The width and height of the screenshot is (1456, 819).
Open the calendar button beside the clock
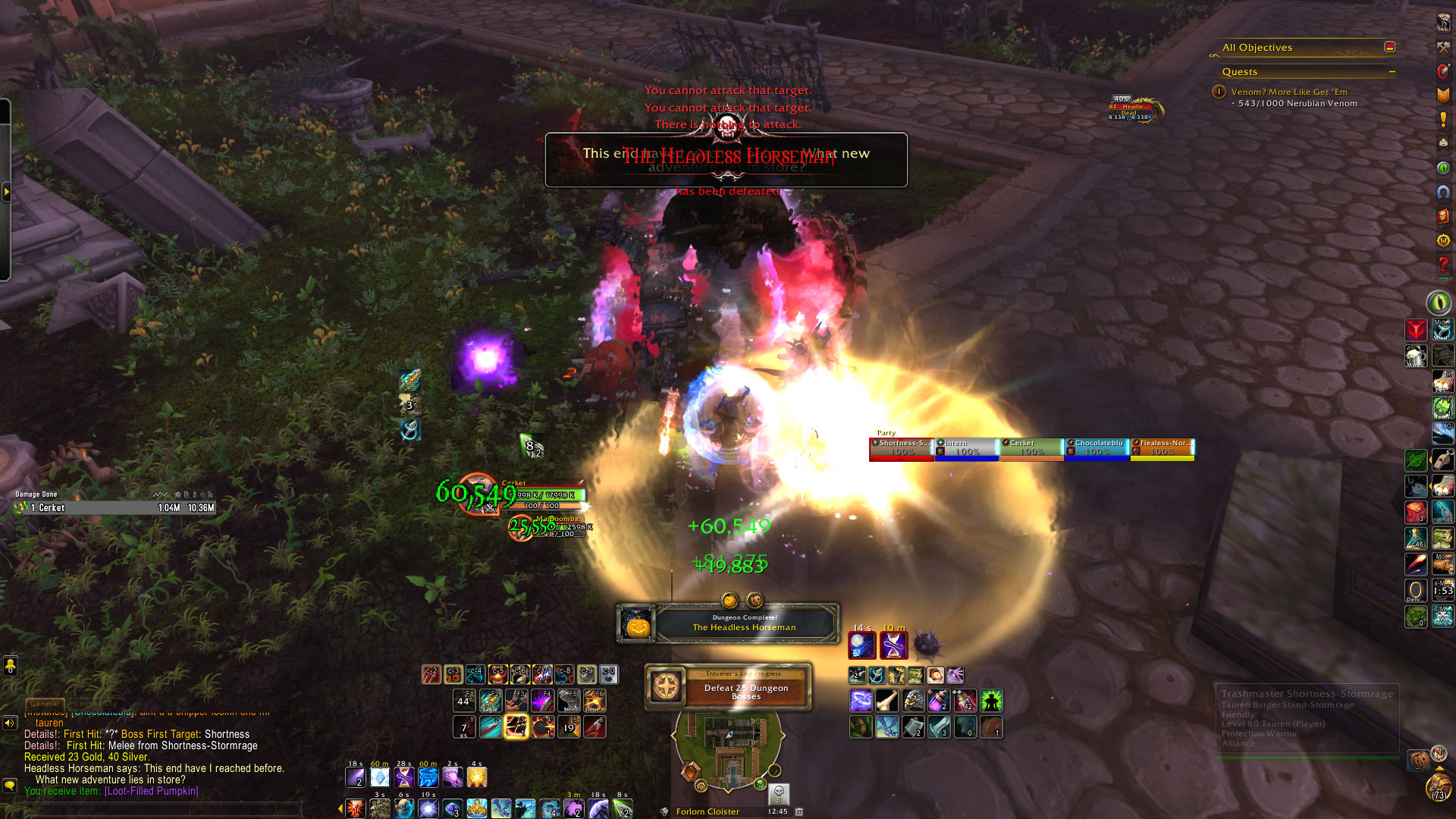point(799,811)
